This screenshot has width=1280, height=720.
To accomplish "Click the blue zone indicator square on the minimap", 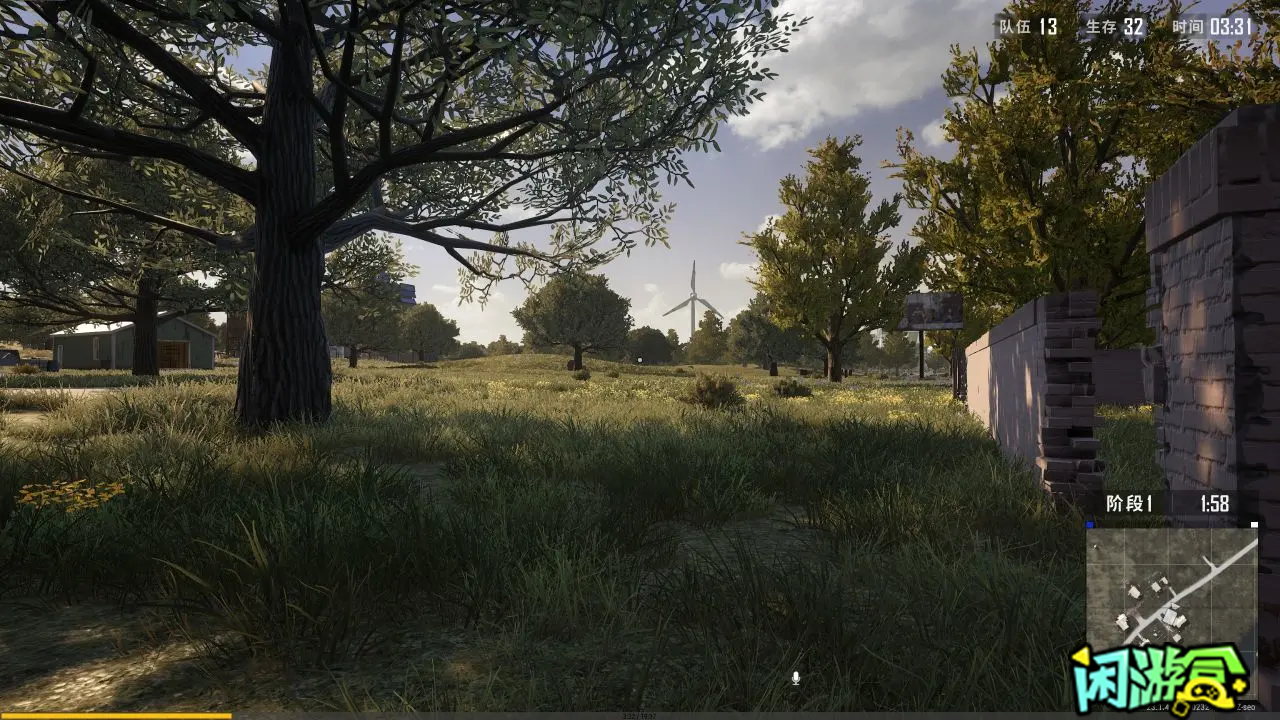I will pos(1090,523).
